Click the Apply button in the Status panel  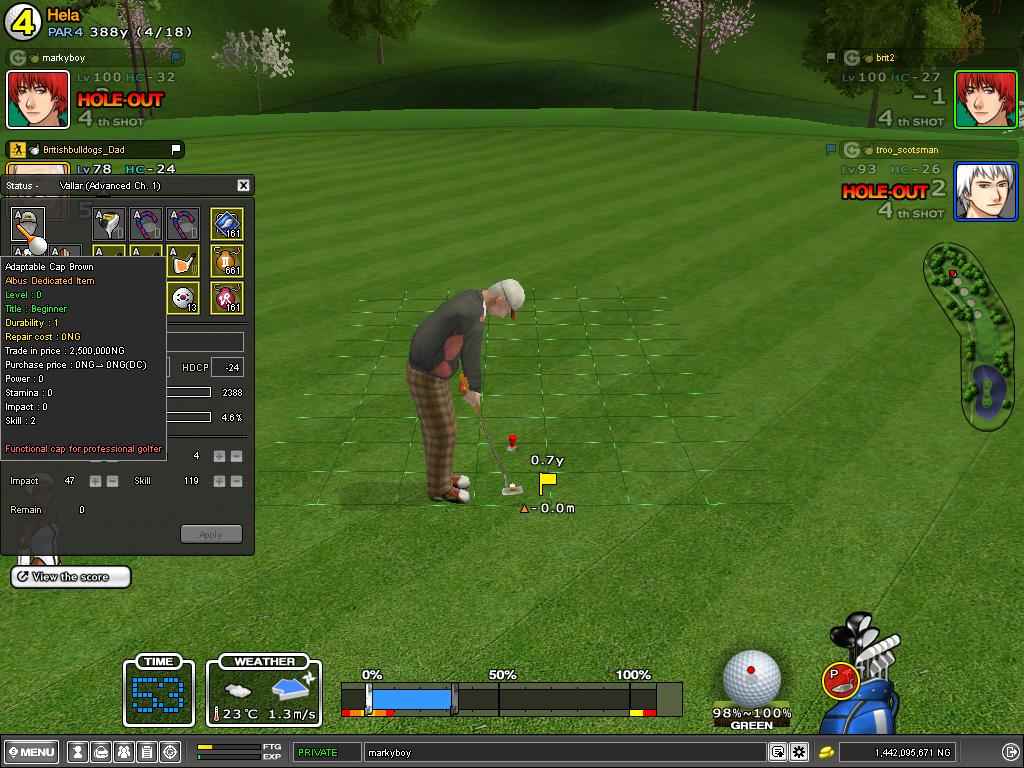coord(211,534)
